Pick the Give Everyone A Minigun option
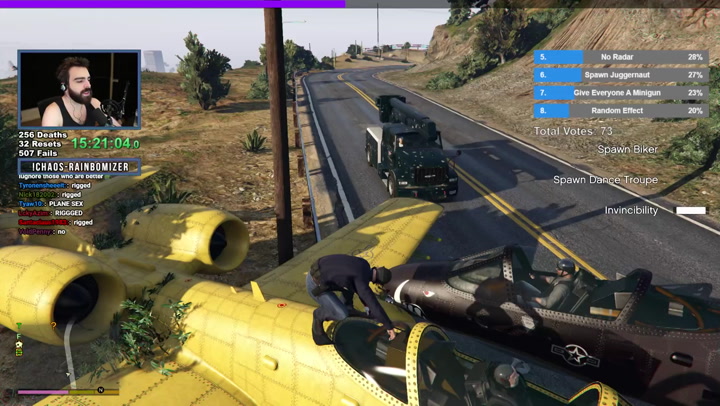Viewport: 720px width, 406px height. point(621,93)
